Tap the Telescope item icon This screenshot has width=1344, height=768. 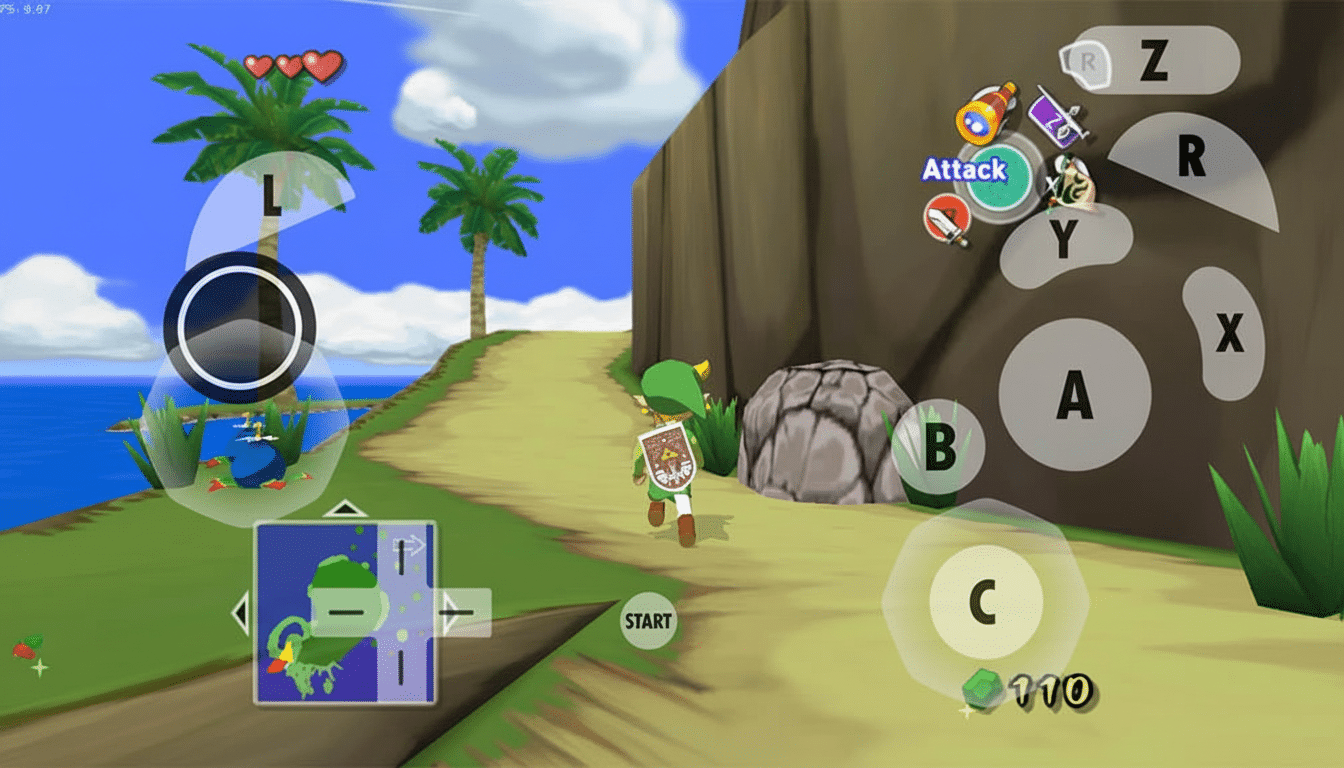(x=978, y=118)
